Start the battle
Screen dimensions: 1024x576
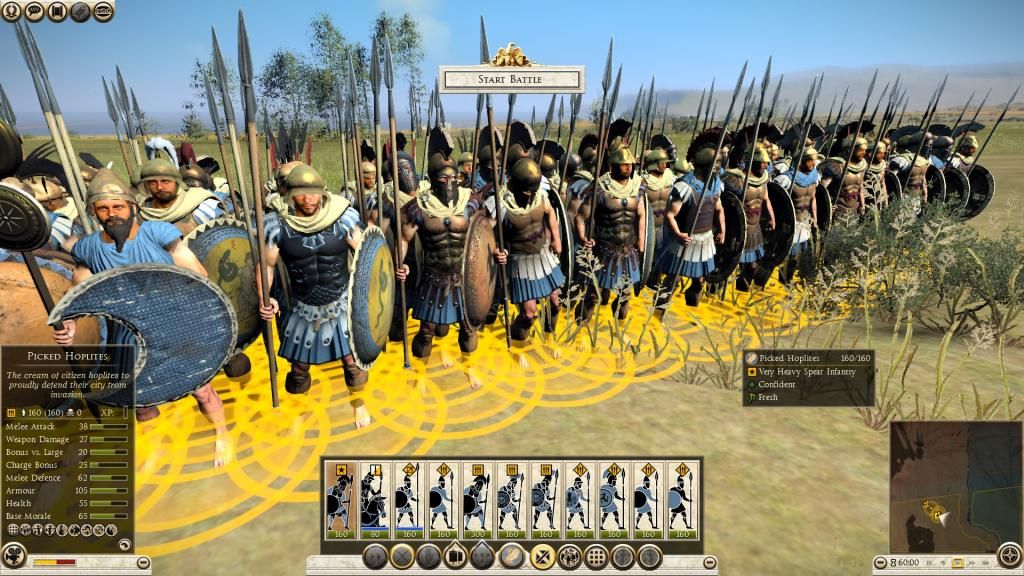[511, 79]
